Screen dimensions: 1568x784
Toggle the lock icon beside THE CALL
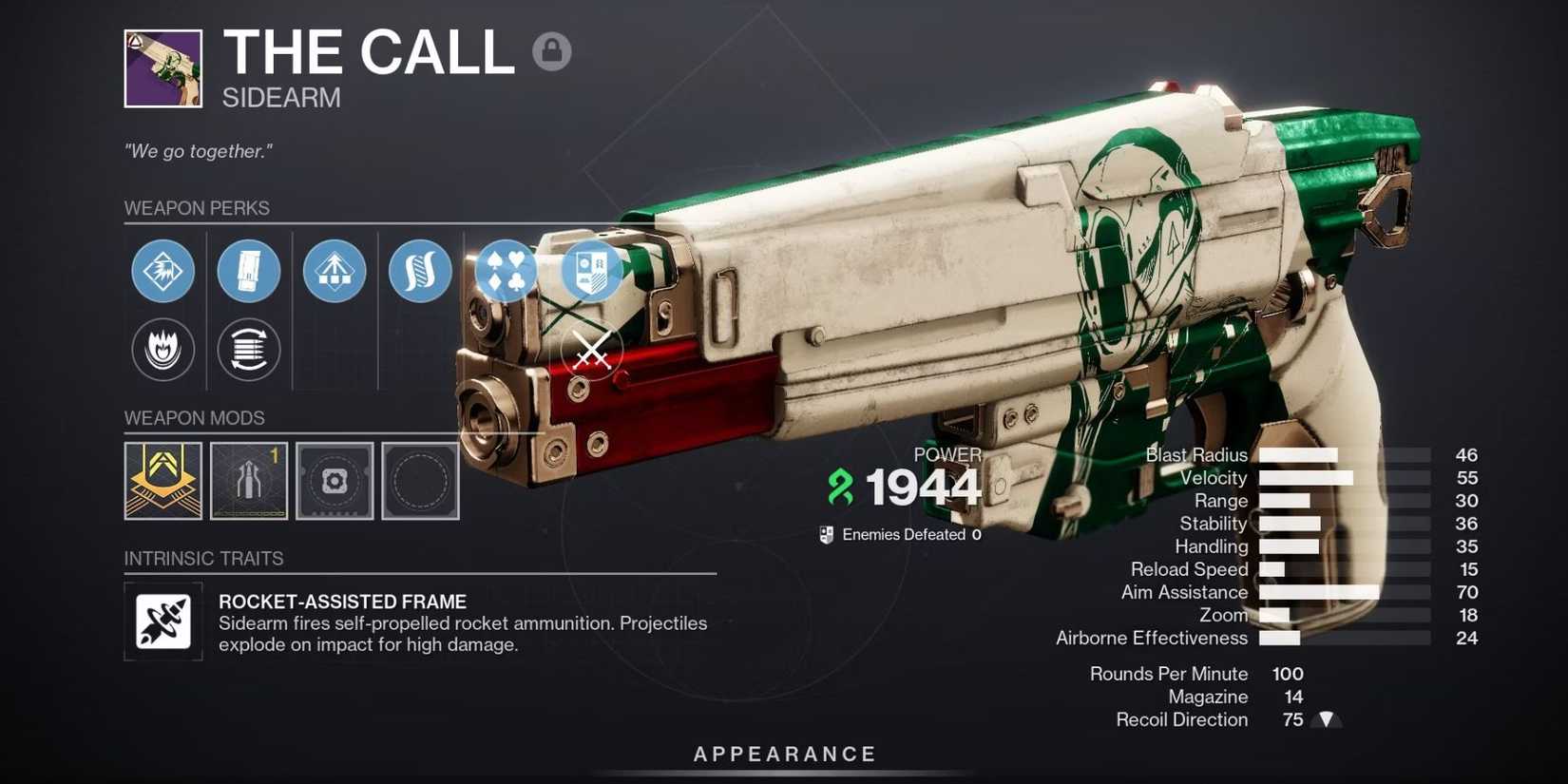pyautogui.click(x=552, y=51)
